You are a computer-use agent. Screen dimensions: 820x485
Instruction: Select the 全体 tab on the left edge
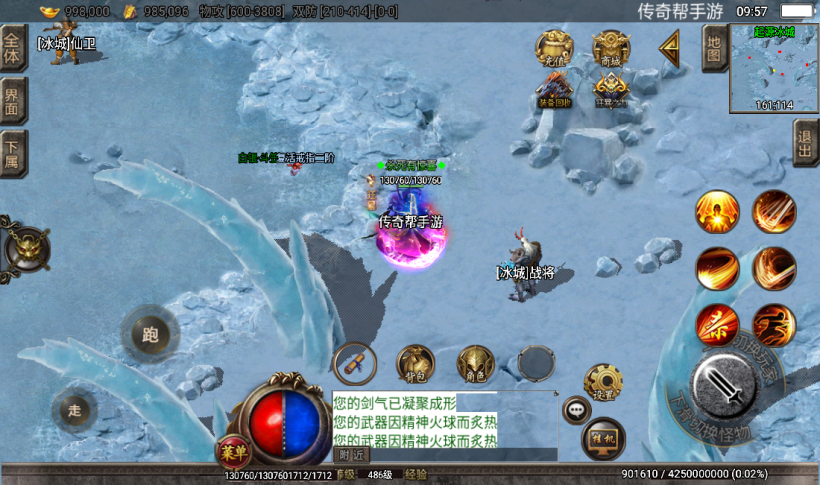pos(12,49)
